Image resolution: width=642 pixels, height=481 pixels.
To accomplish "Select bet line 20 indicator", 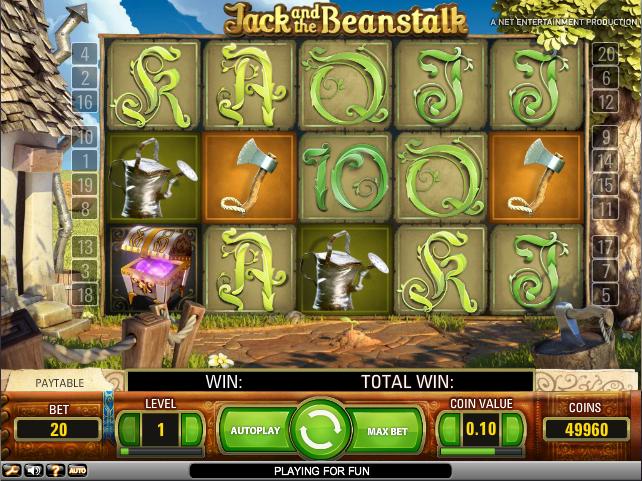I will pyautogui.click(x=606, y=54).
